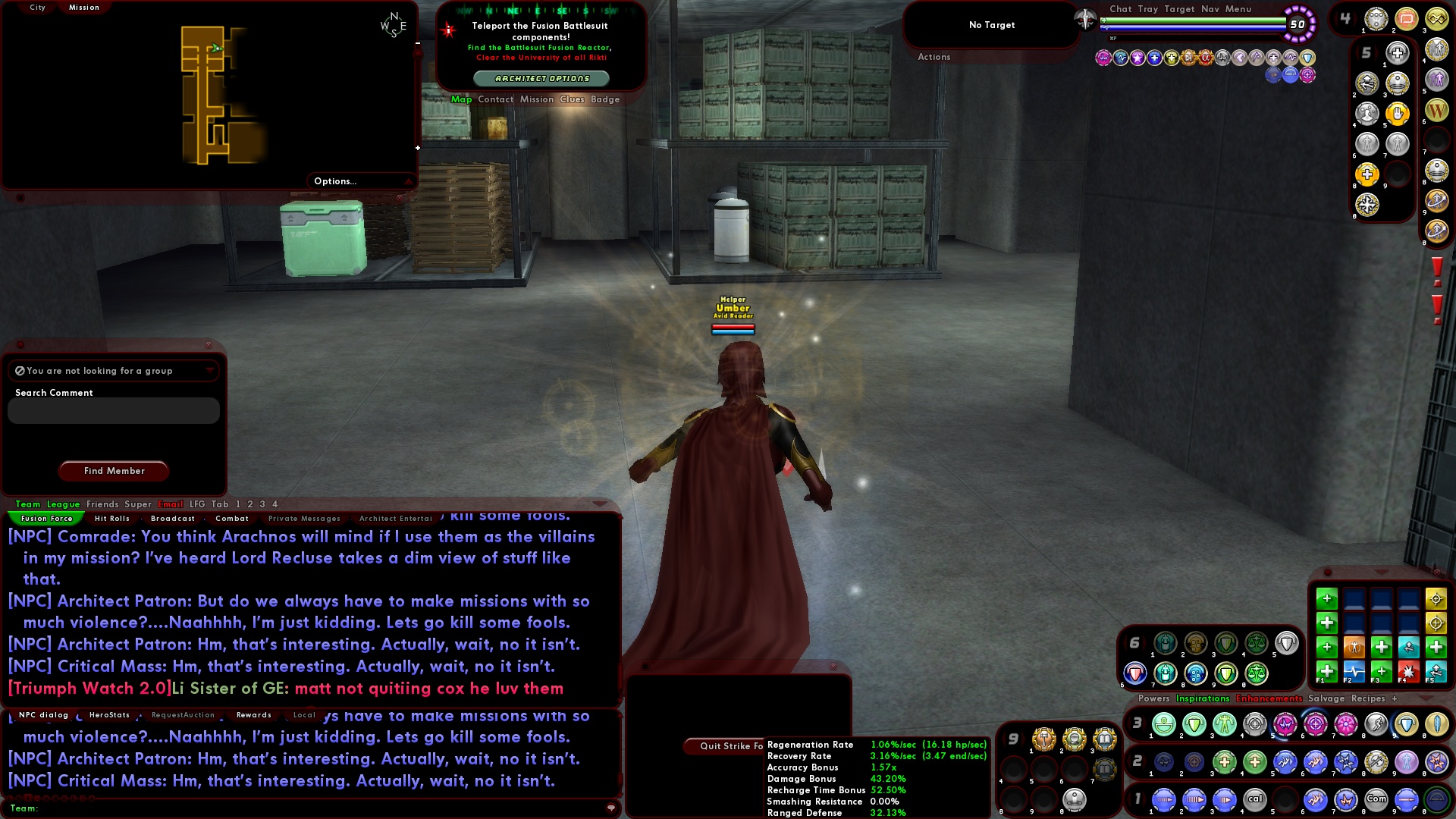The height and width of the screenshot is (819, 1456).
Task: Select the "Com" power in tray 1
Action: coord(1376,800)
